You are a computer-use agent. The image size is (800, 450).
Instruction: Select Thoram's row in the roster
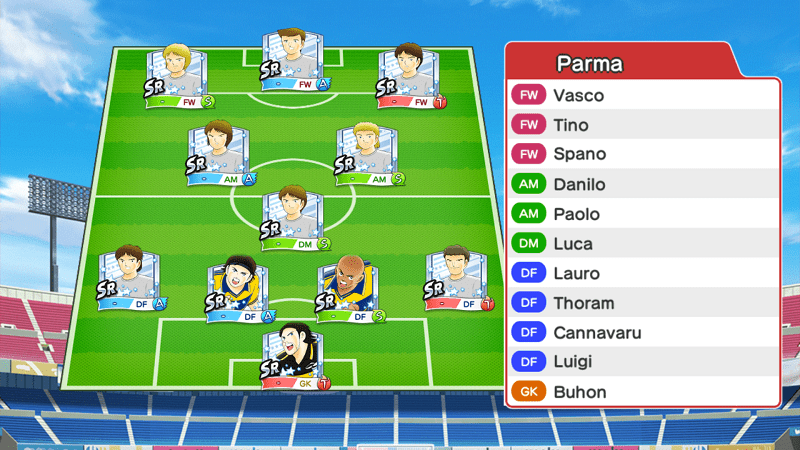(x=642, y=302)
